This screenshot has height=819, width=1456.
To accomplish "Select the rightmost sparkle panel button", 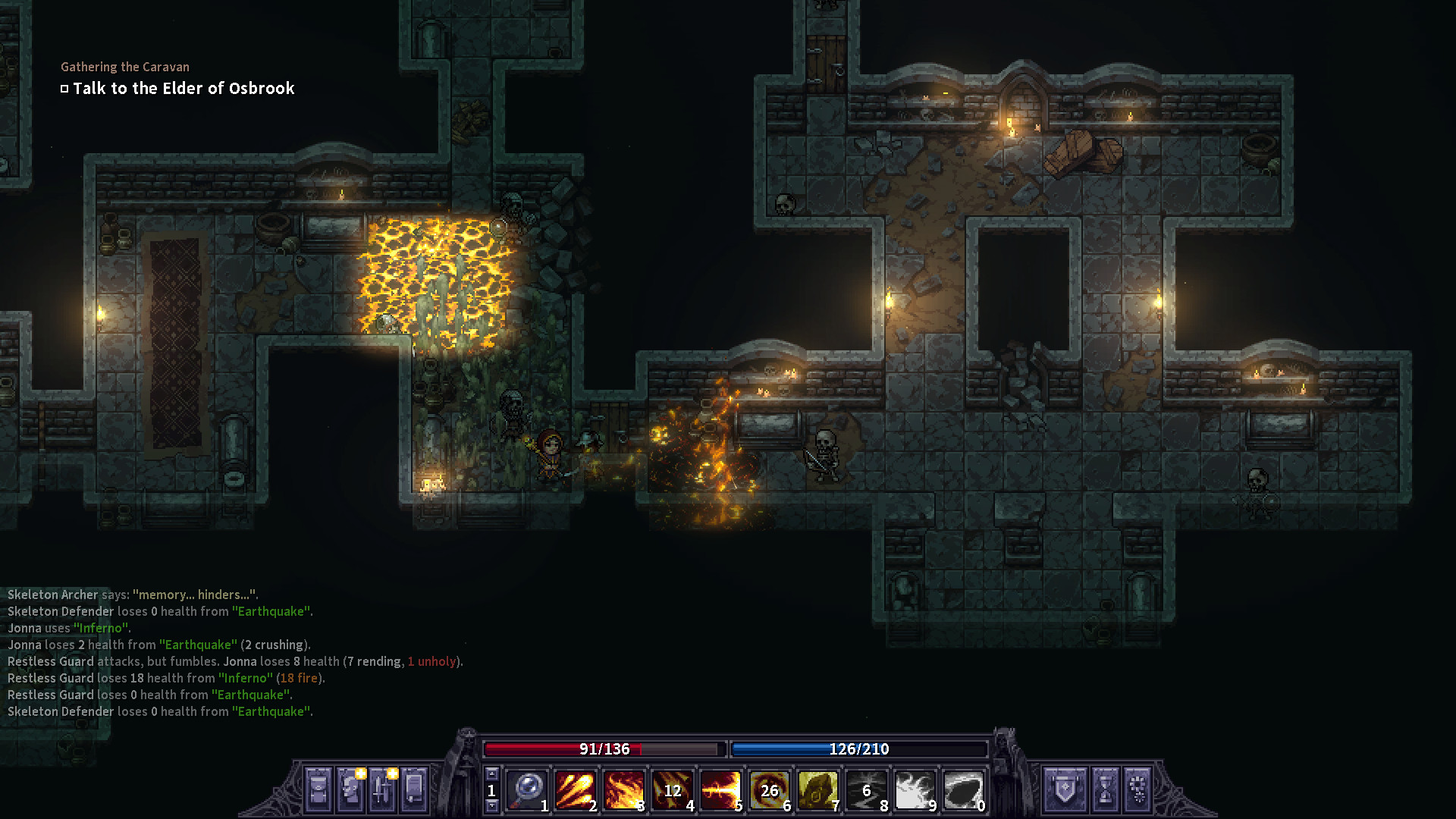I will tap(1138, 791).
